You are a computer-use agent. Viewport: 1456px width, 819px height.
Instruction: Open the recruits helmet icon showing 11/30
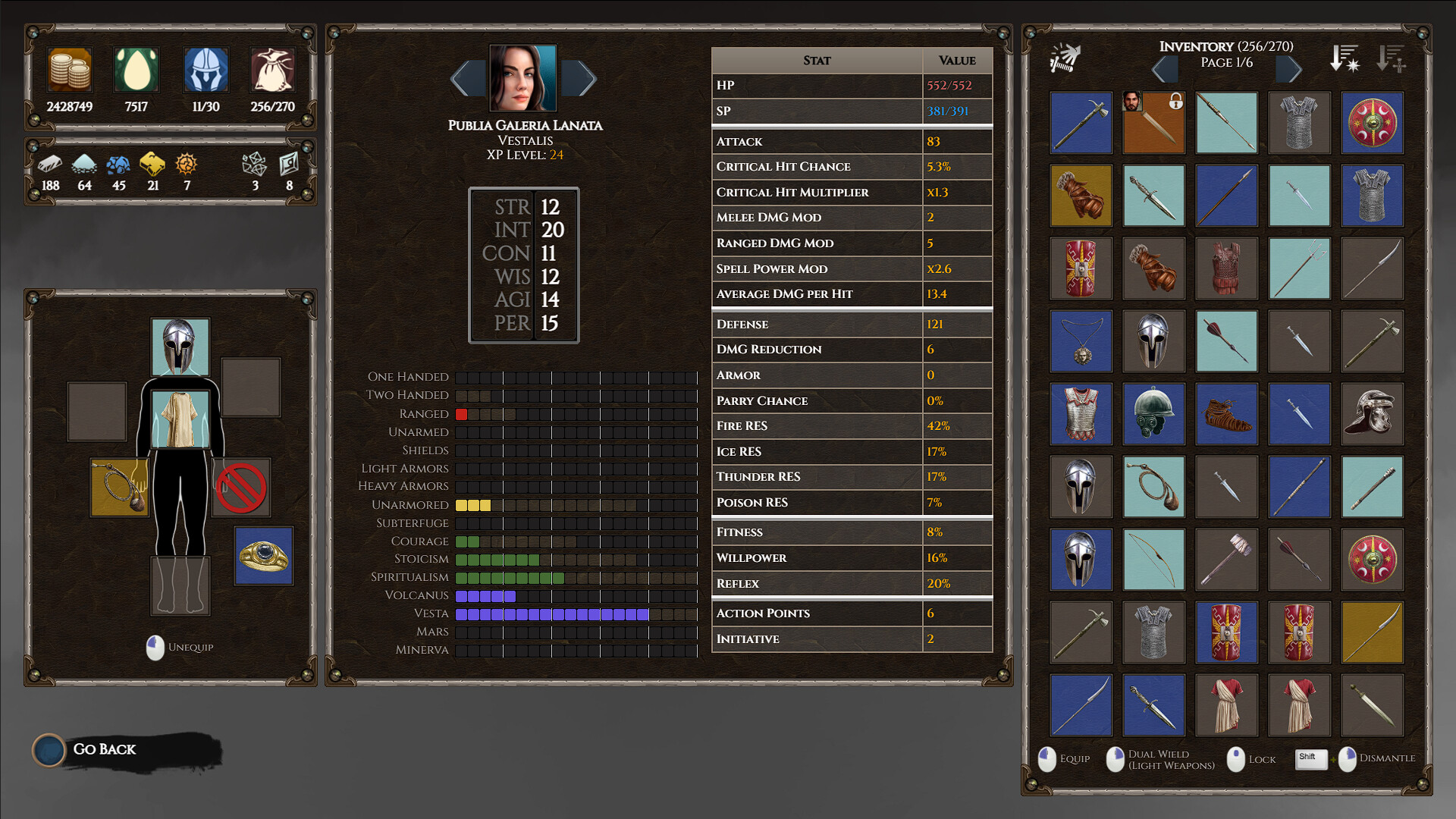tap(205, 69)
